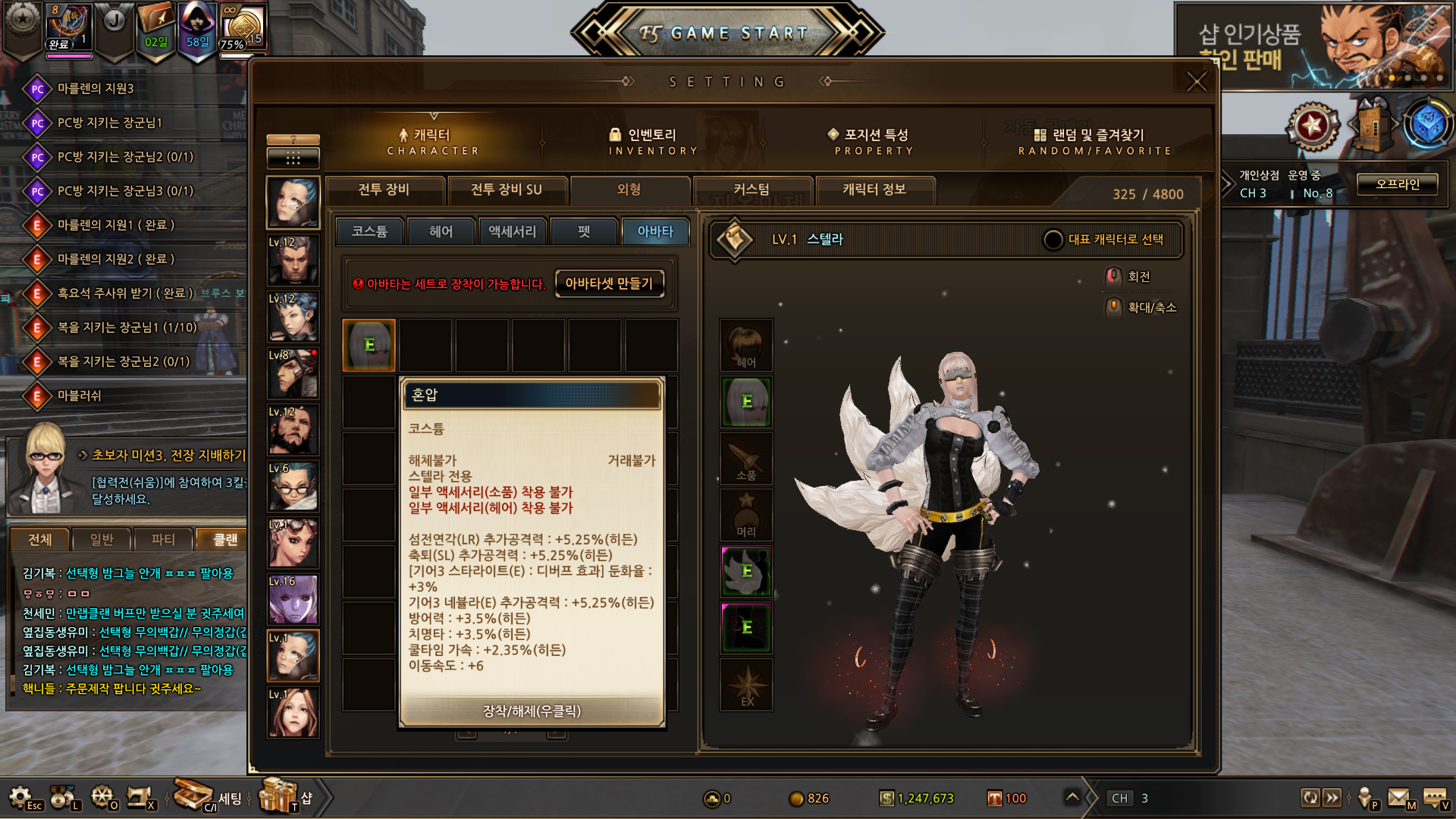
Task: Start the game with Game Start
Action: point(726,33)
